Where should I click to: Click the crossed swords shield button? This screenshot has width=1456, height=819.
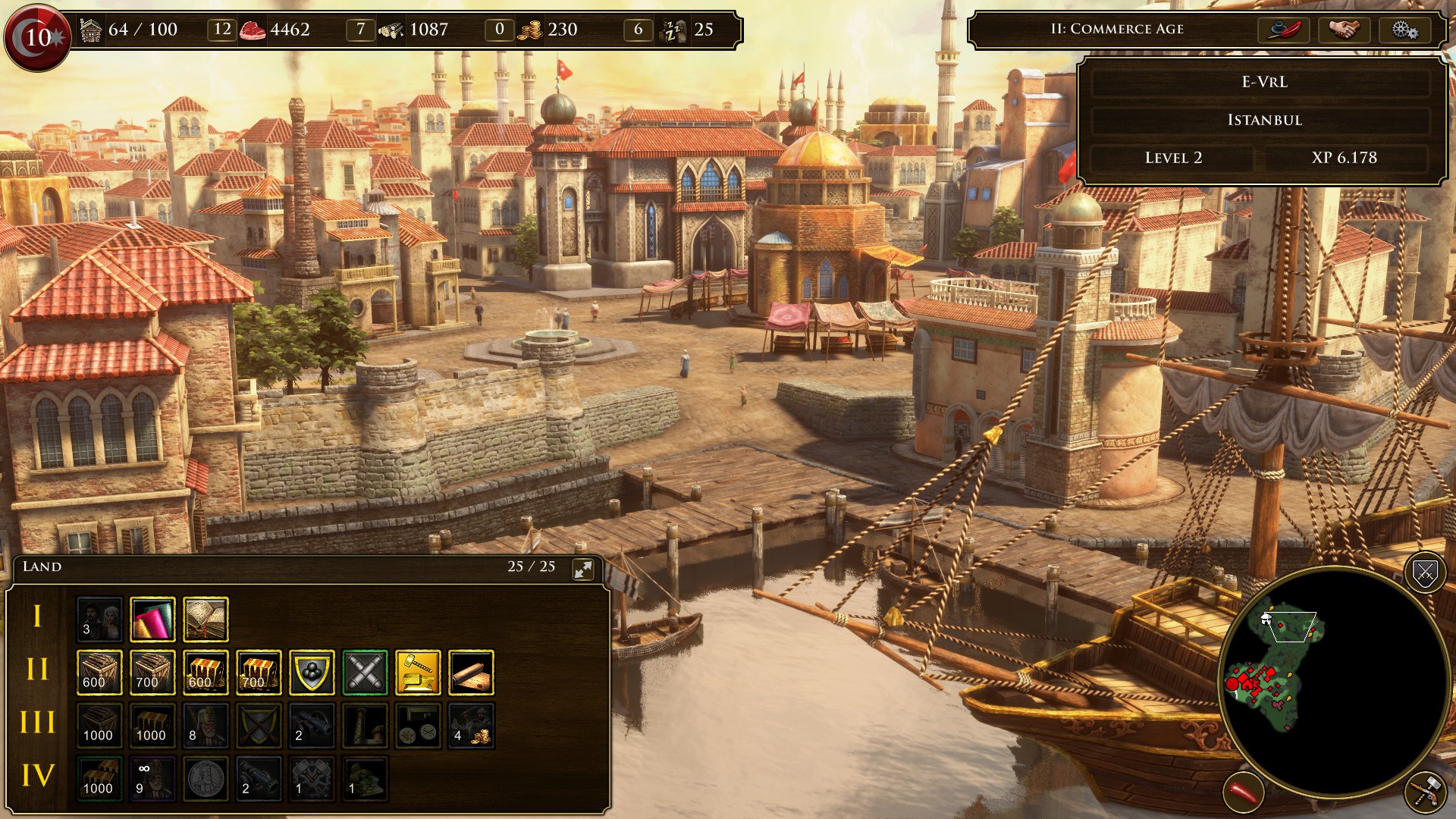pos(1425,573)
